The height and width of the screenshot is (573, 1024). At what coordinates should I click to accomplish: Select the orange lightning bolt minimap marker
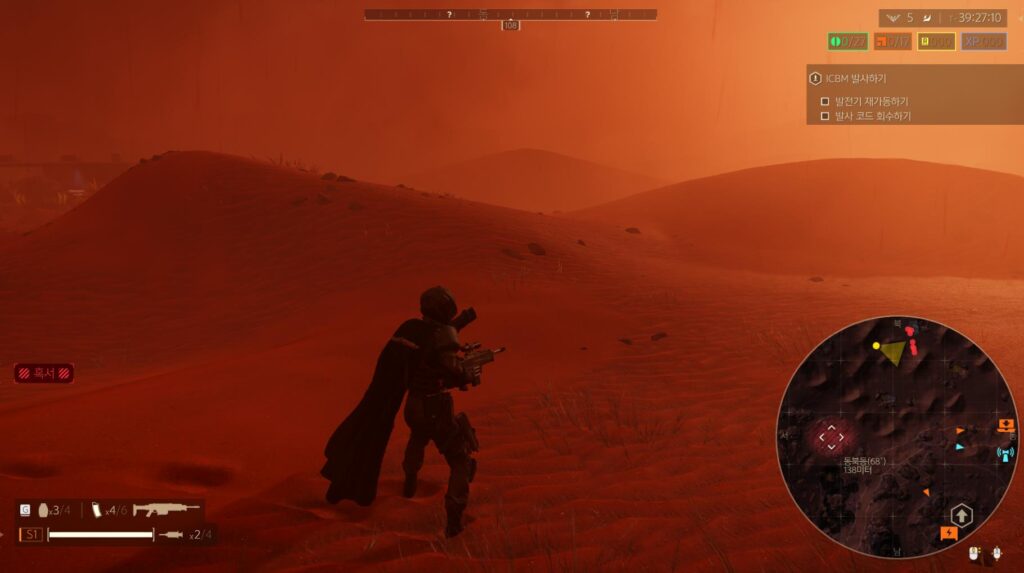tap(949, 534)
